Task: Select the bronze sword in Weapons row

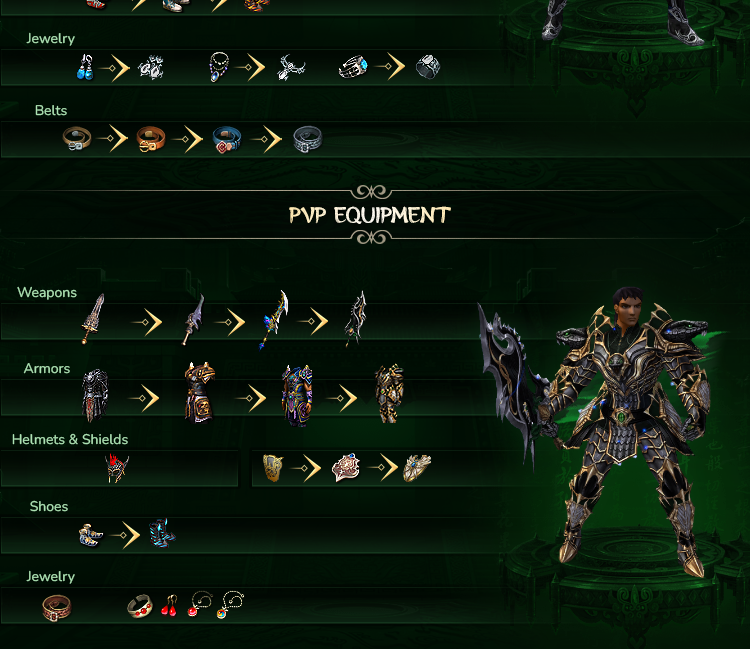Action: [94, 319]
